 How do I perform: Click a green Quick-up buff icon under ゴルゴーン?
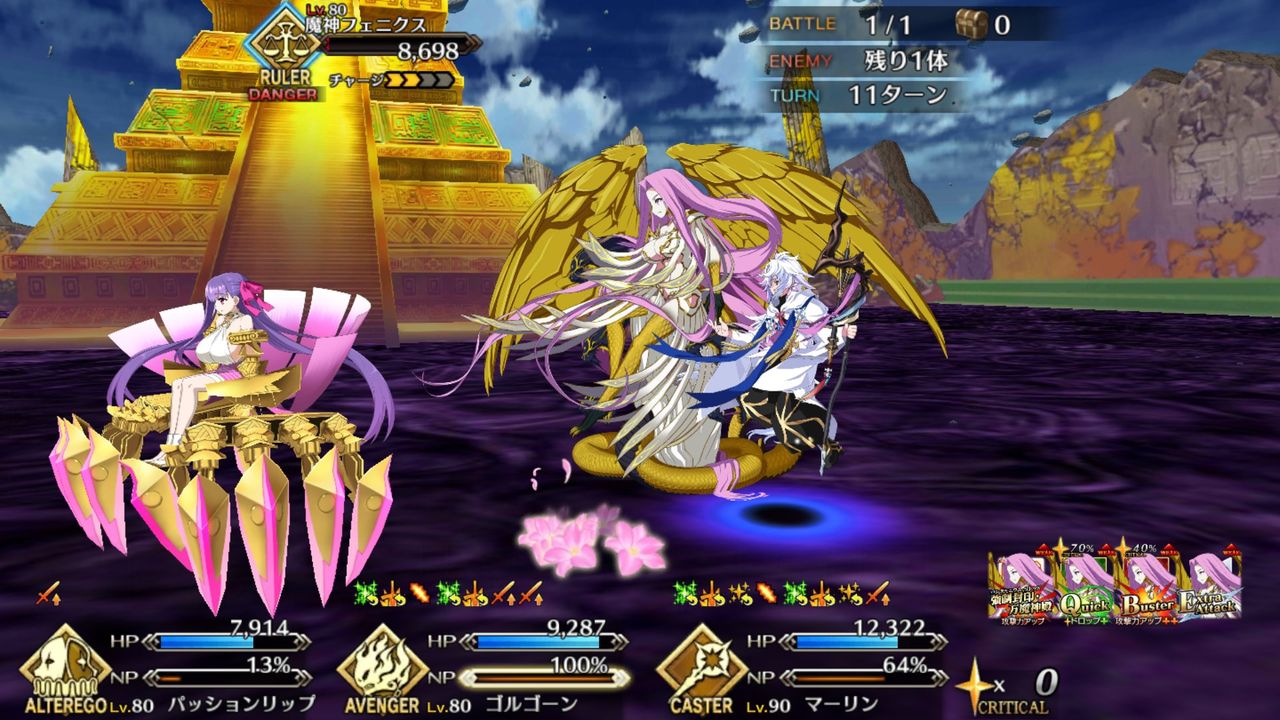(x=361, y=593)
